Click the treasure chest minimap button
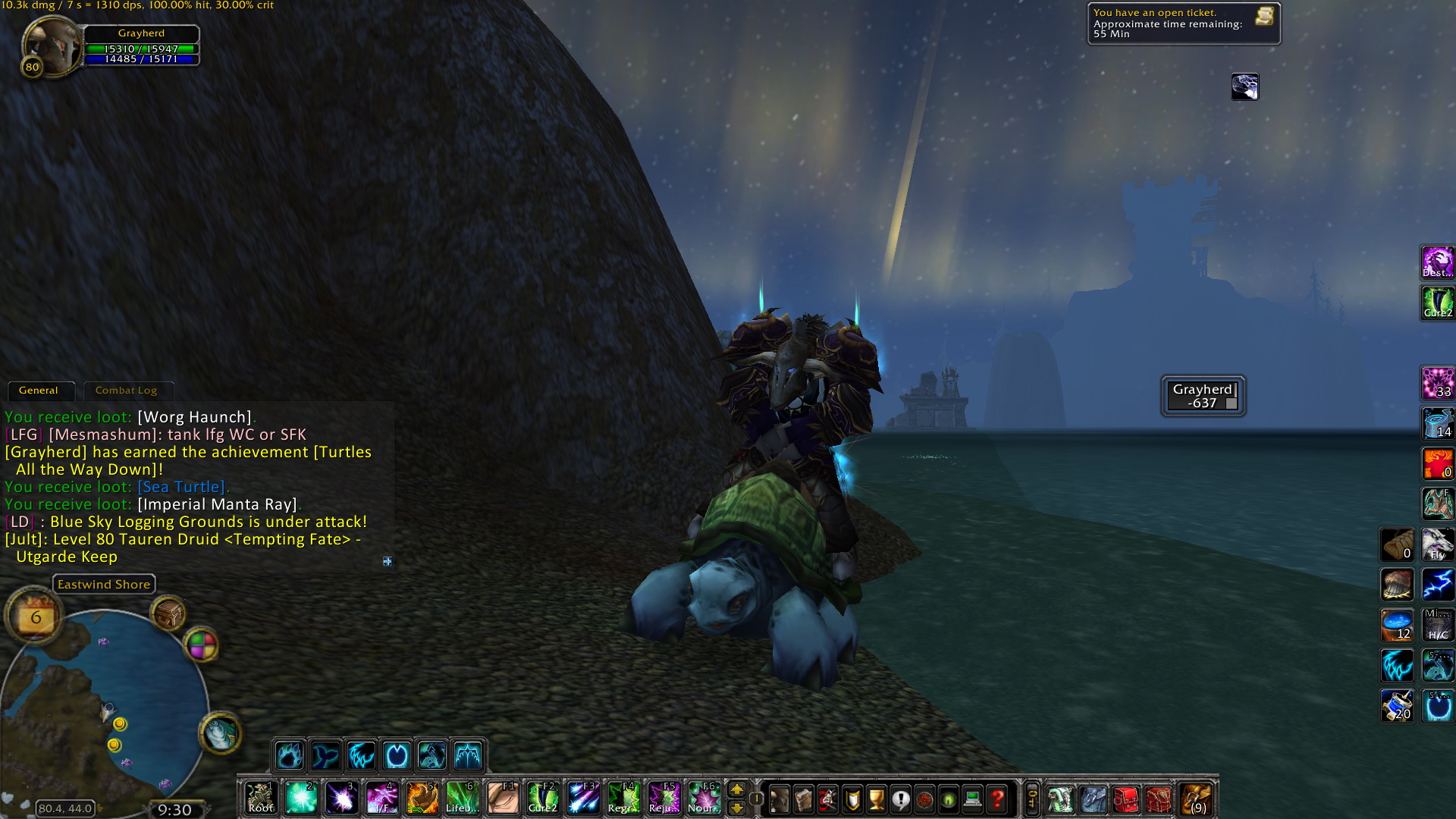Screen dimensions: 1456x819 pyautogui.click(x=168, y=613)
